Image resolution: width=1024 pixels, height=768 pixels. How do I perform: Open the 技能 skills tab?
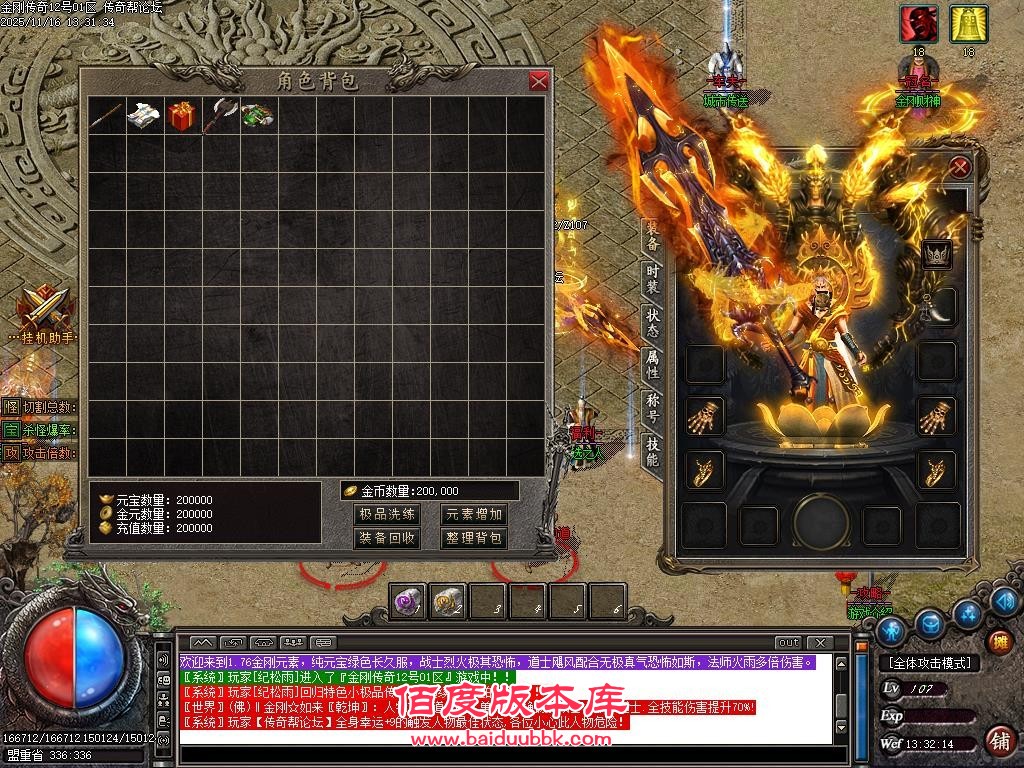[652, 452]
